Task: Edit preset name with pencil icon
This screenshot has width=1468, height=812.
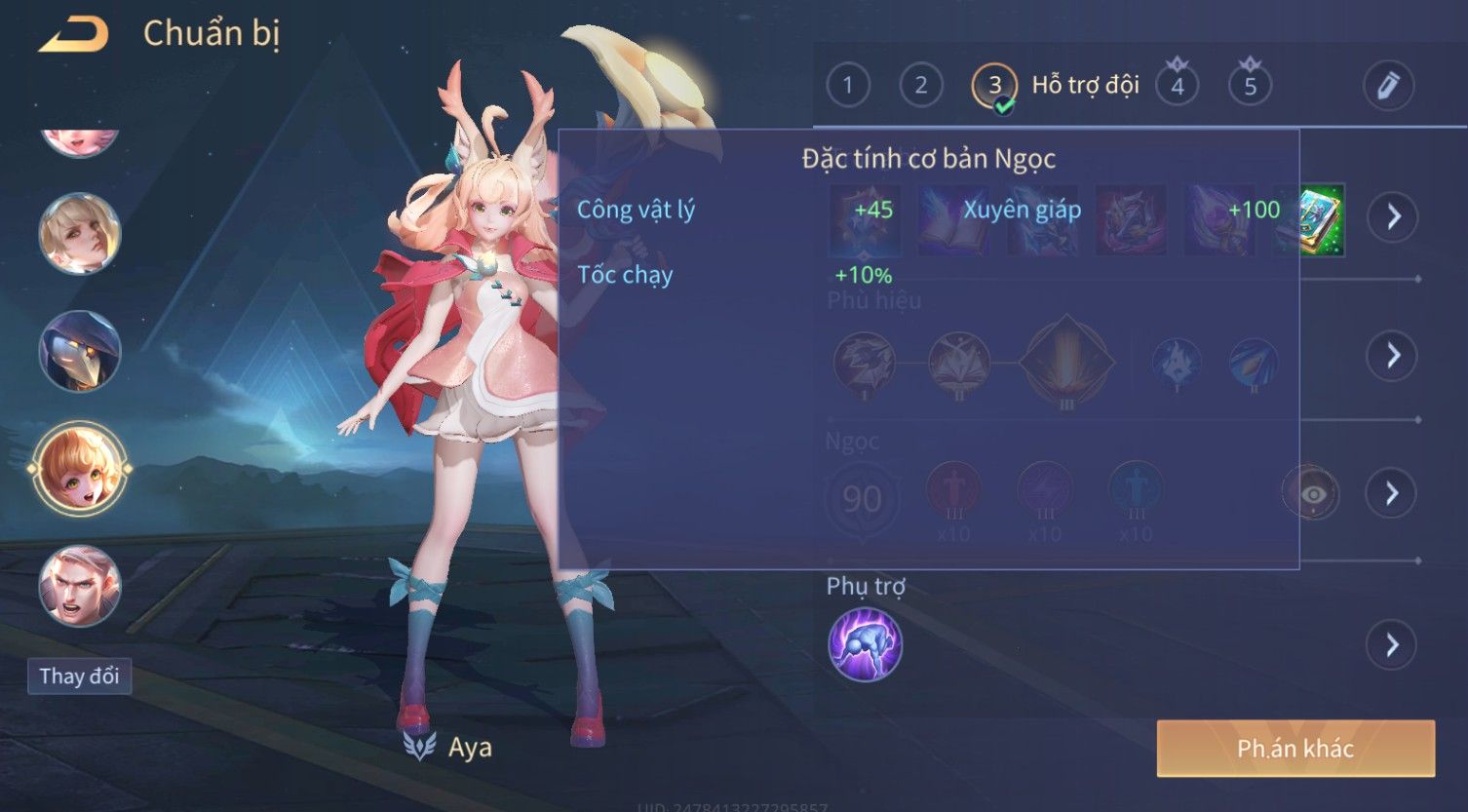Action: click(1388, 86)
